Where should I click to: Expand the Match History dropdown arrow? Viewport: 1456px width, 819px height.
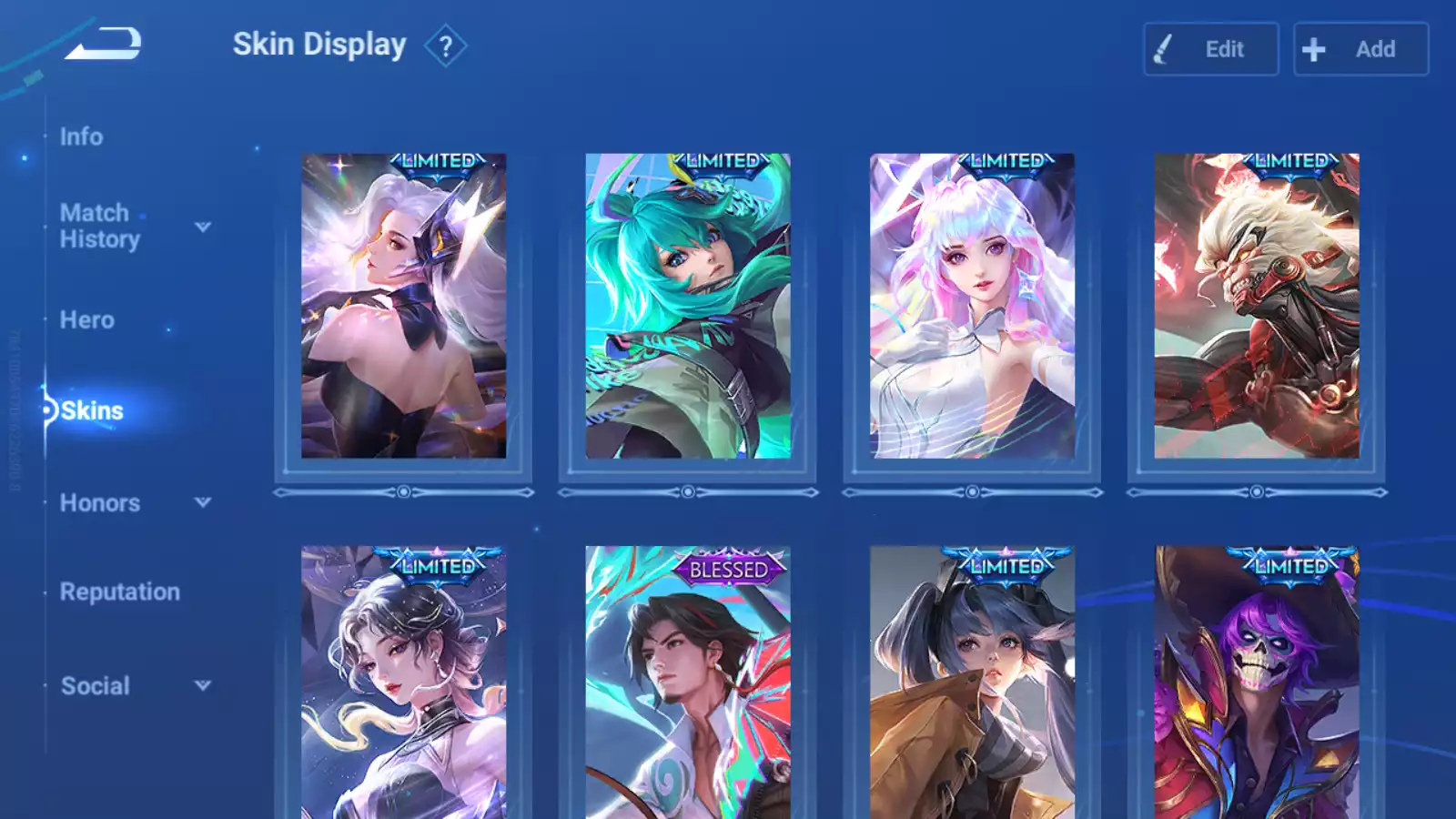[x=203, y=227]
